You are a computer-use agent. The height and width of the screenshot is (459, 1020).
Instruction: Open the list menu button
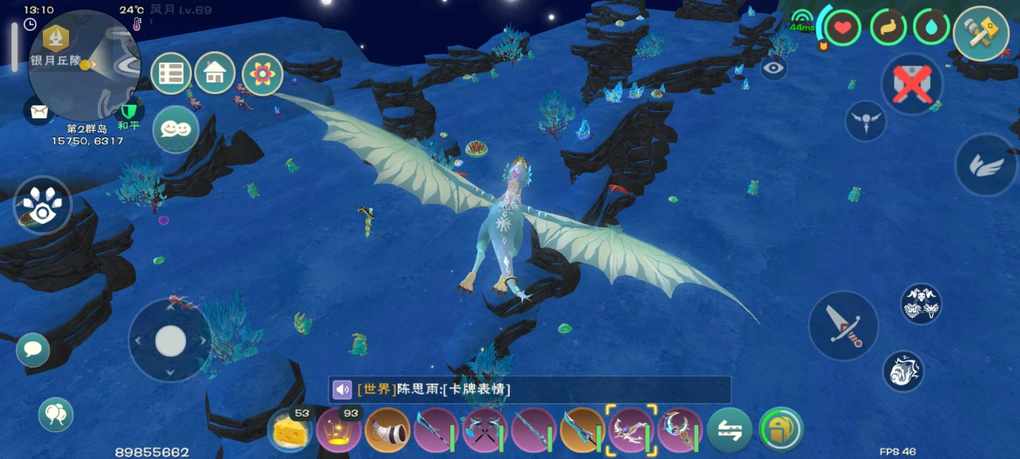[x=171, y=73]
